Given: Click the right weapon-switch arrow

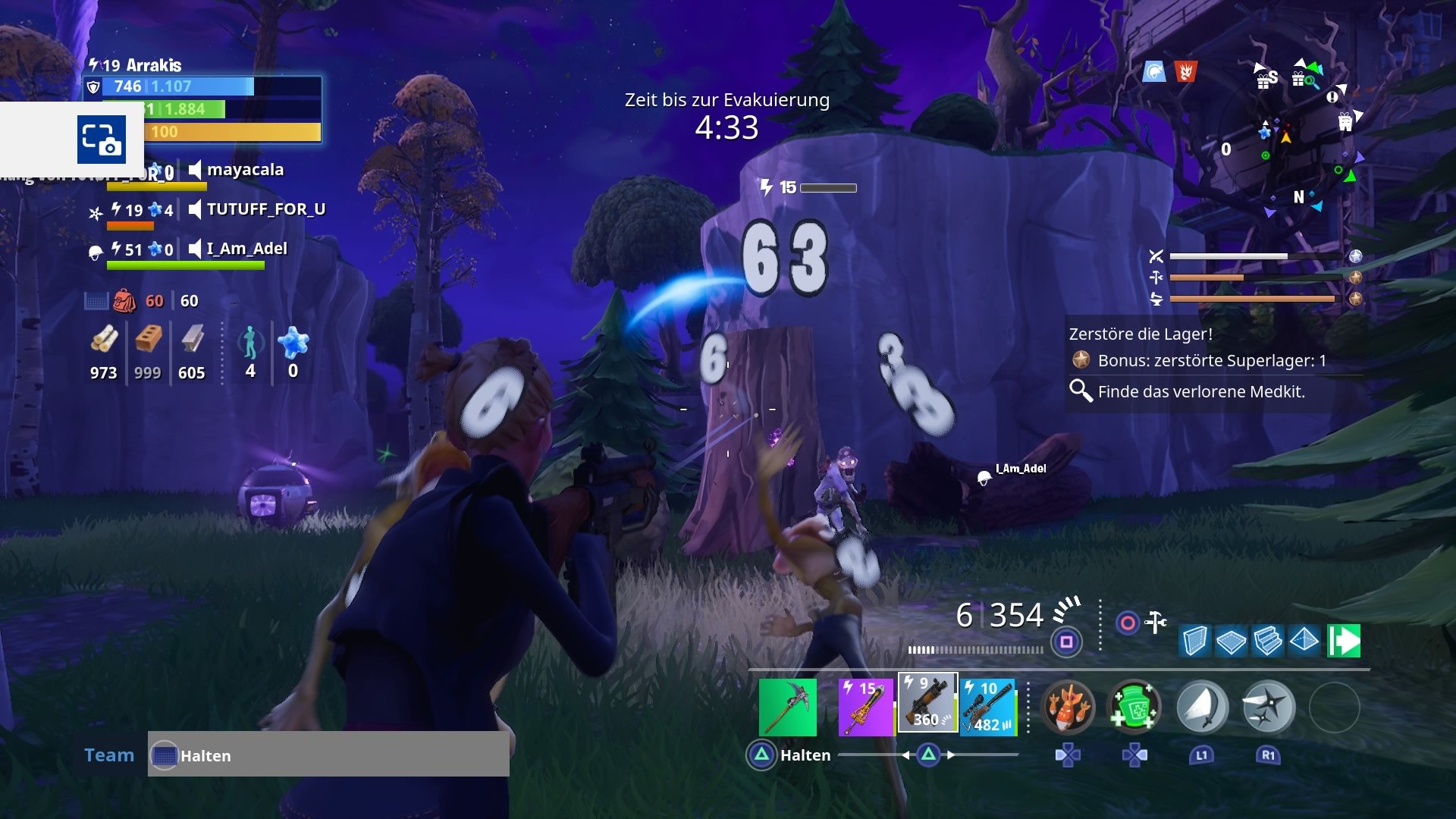Looking at the screenshot, I should [950, 755].
